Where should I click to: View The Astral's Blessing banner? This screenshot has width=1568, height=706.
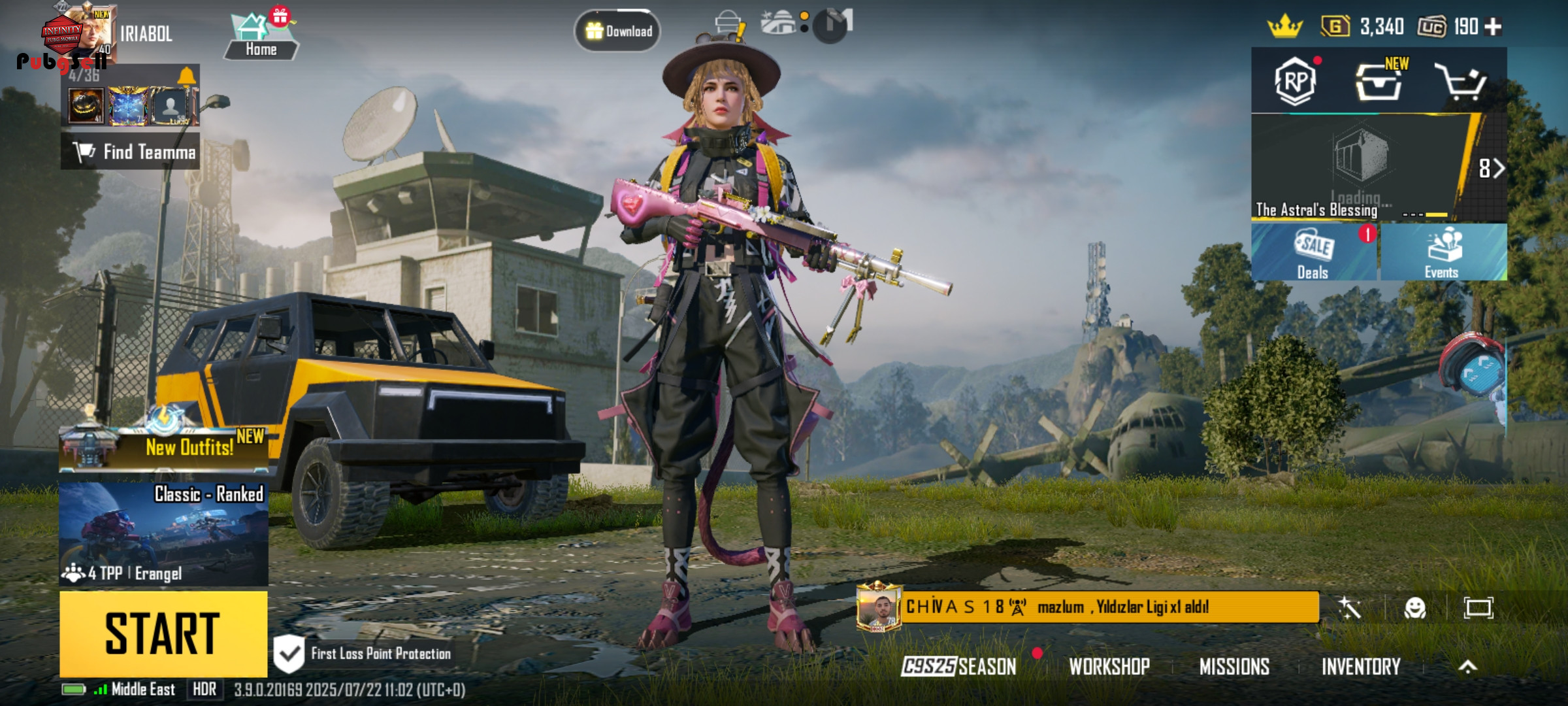point(1359,168)
